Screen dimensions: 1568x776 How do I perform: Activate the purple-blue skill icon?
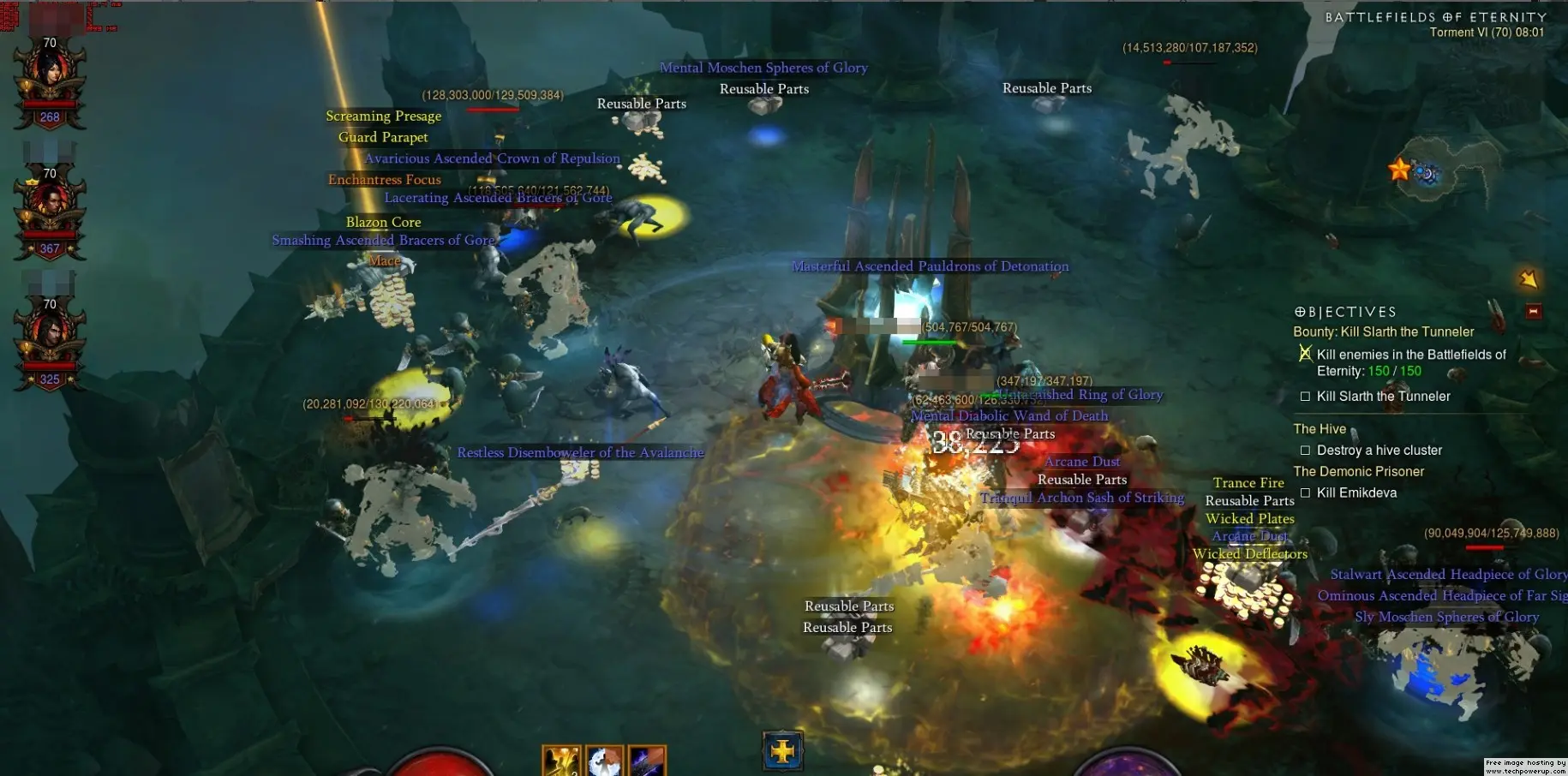tap(646, 761)
